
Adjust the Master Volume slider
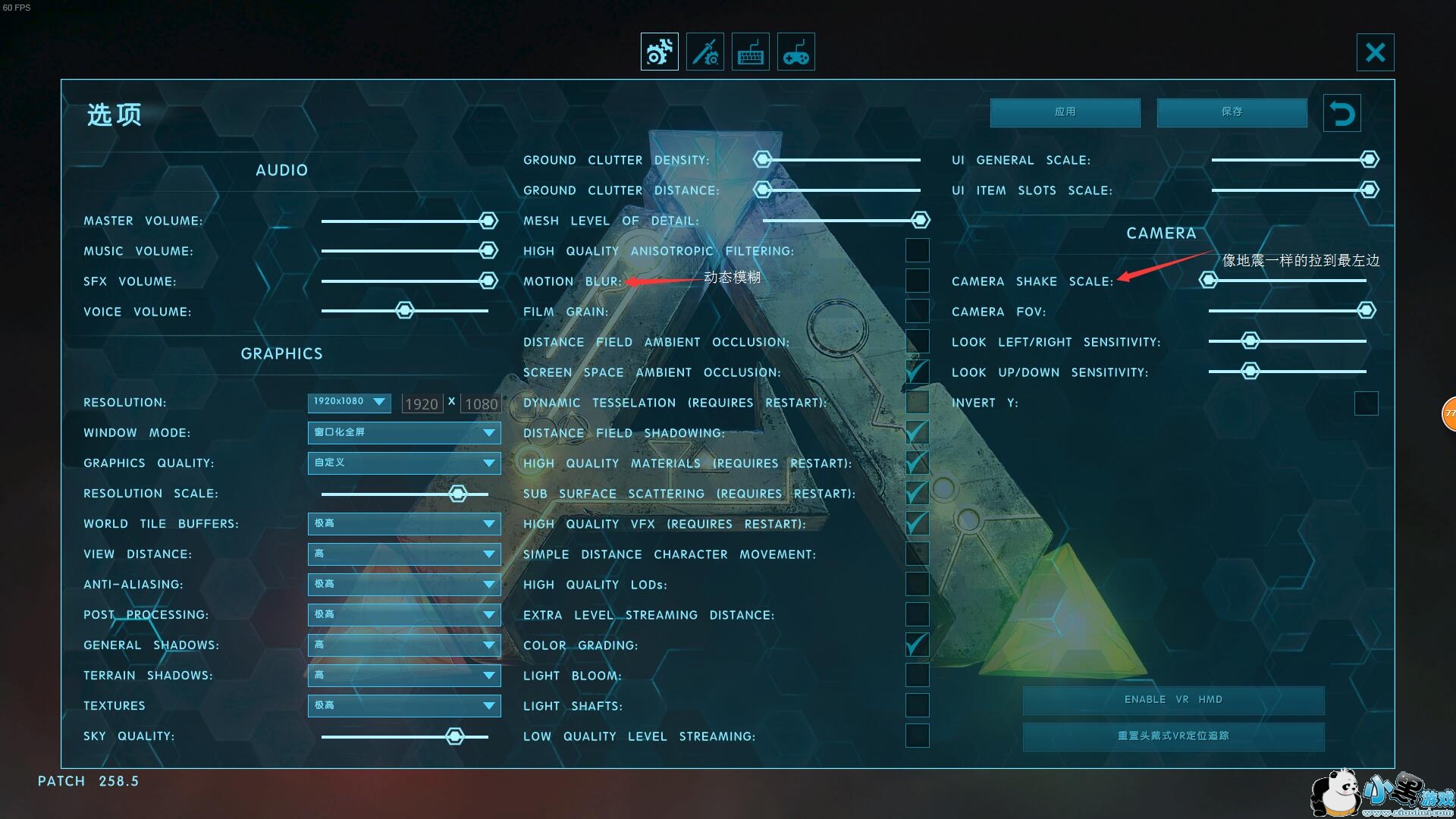[x=488, y=221]
